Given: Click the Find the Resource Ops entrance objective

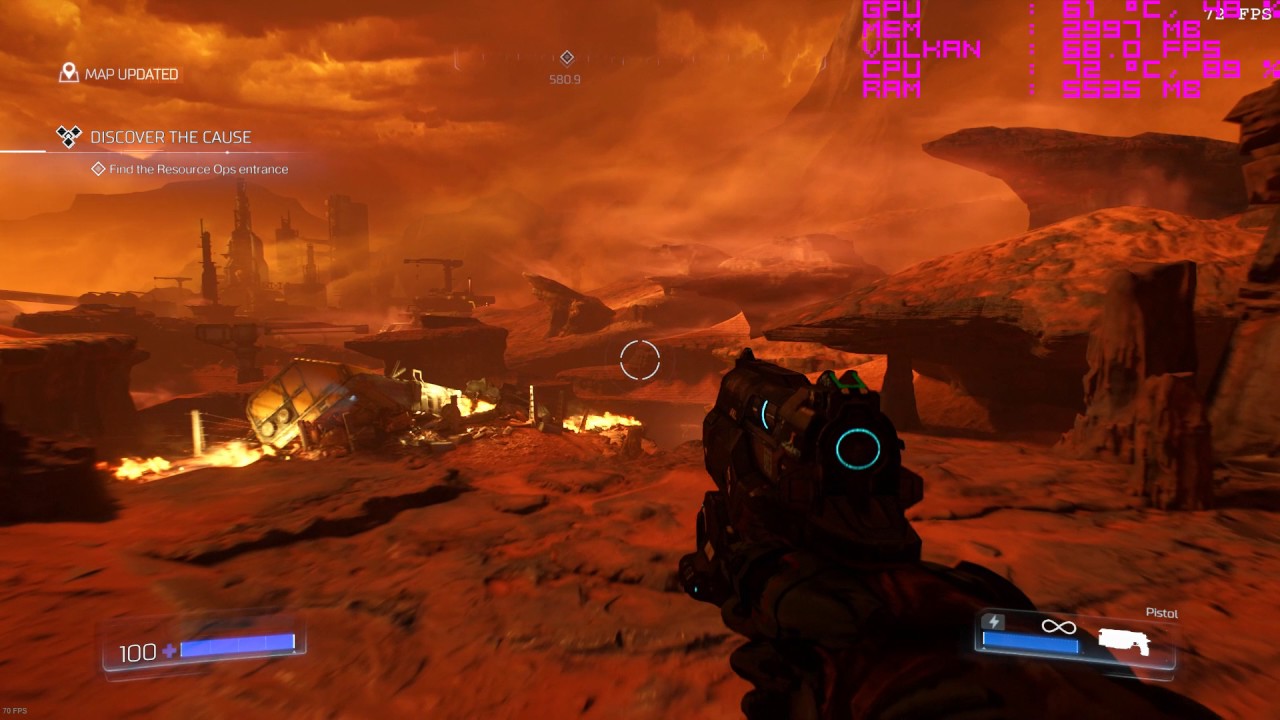Looking at the screenshot, I should coord(198,169).
